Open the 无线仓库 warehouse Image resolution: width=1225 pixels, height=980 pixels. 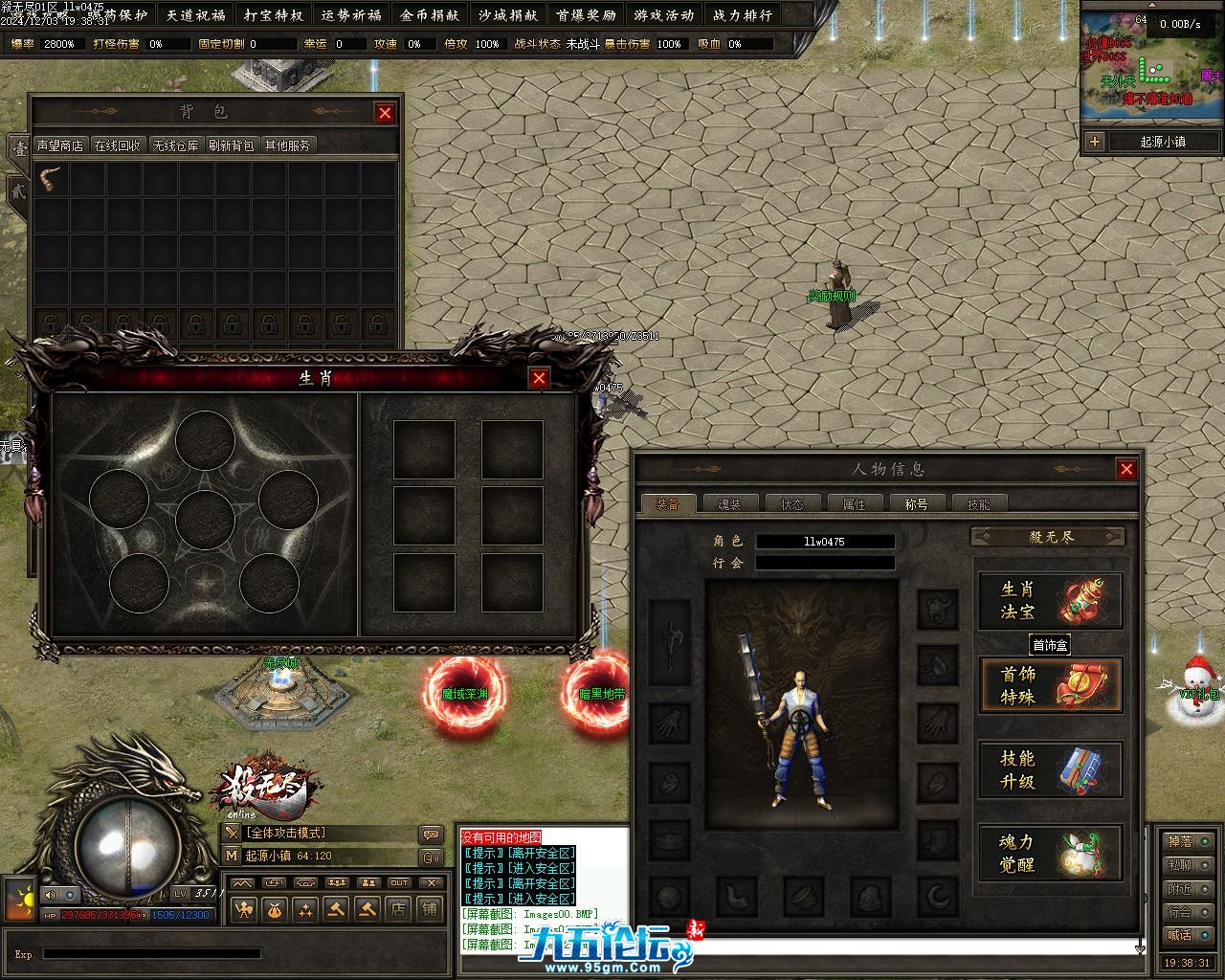pyautogui.click(x=175, y=145)
